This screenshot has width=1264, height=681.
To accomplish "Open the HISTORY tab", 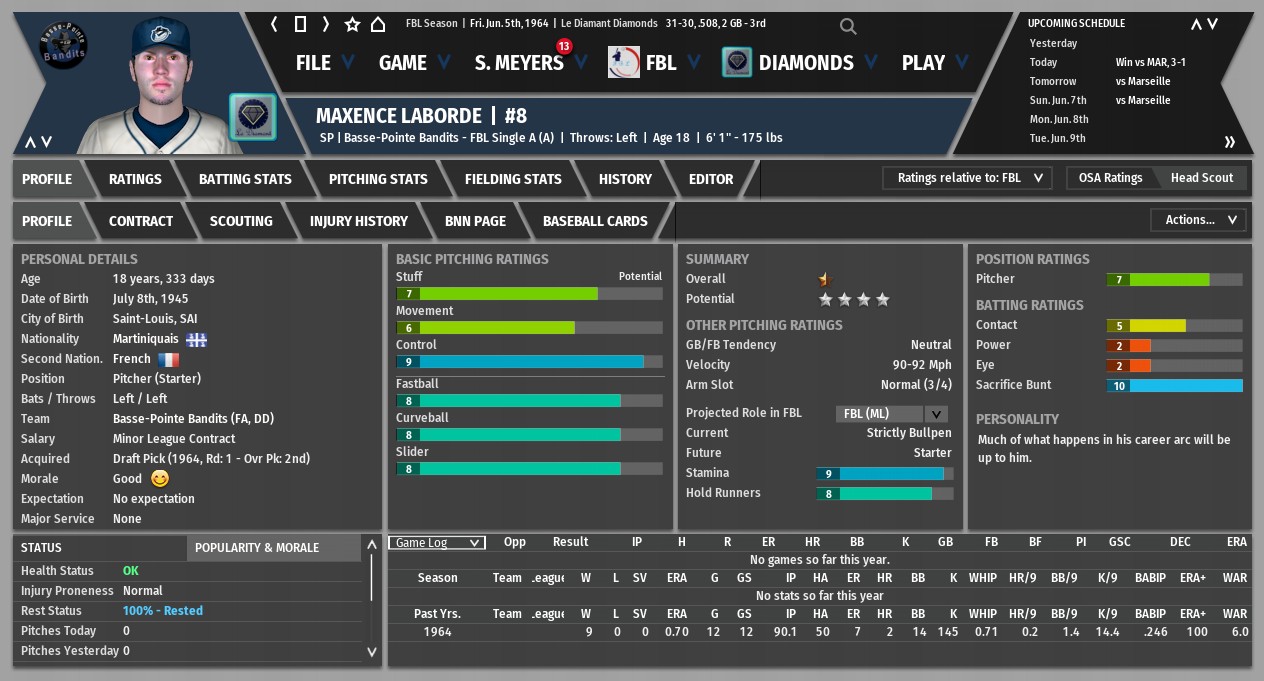I will [625, 179].
